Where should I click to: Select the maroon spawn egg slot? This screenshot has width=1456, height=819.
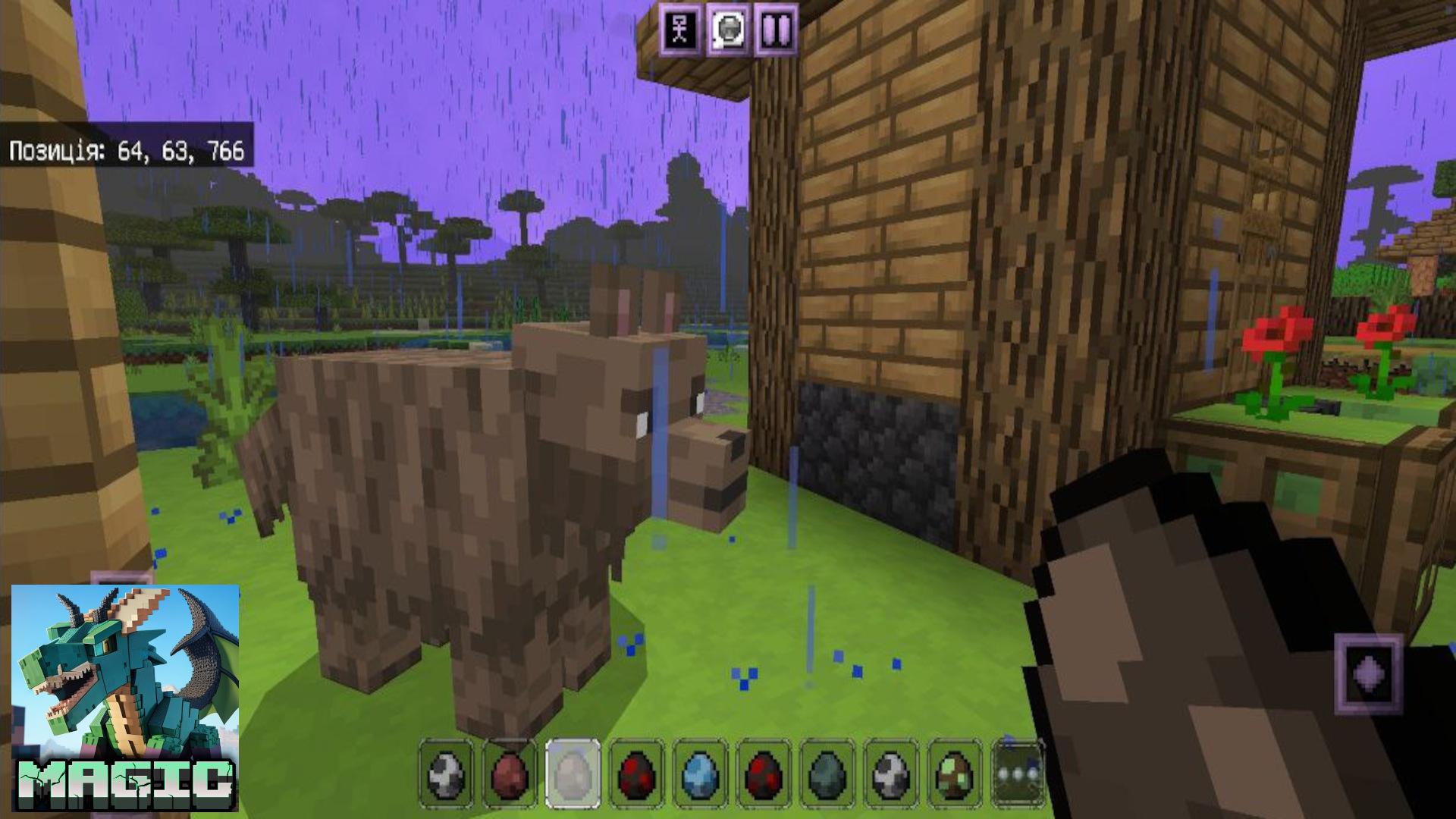(x=510, y=773)
